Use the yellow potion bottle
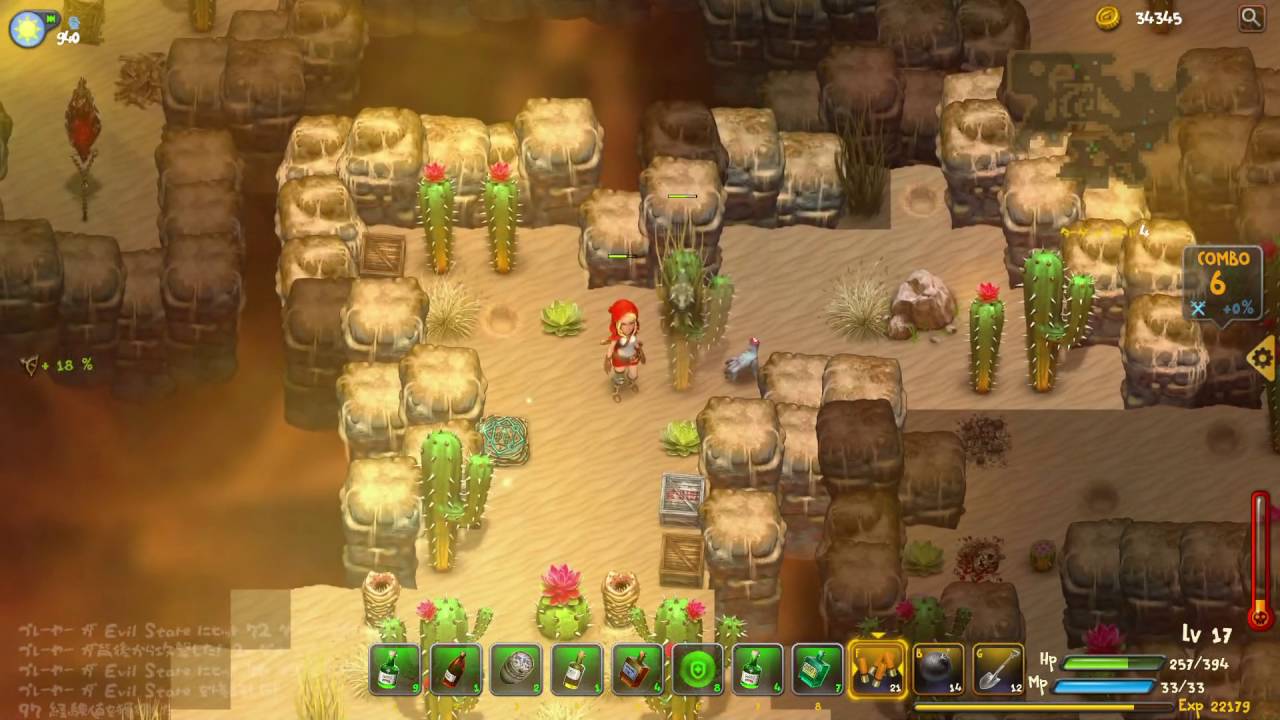1280x720 pixels. pyautogui.click(x=577, y=669)
